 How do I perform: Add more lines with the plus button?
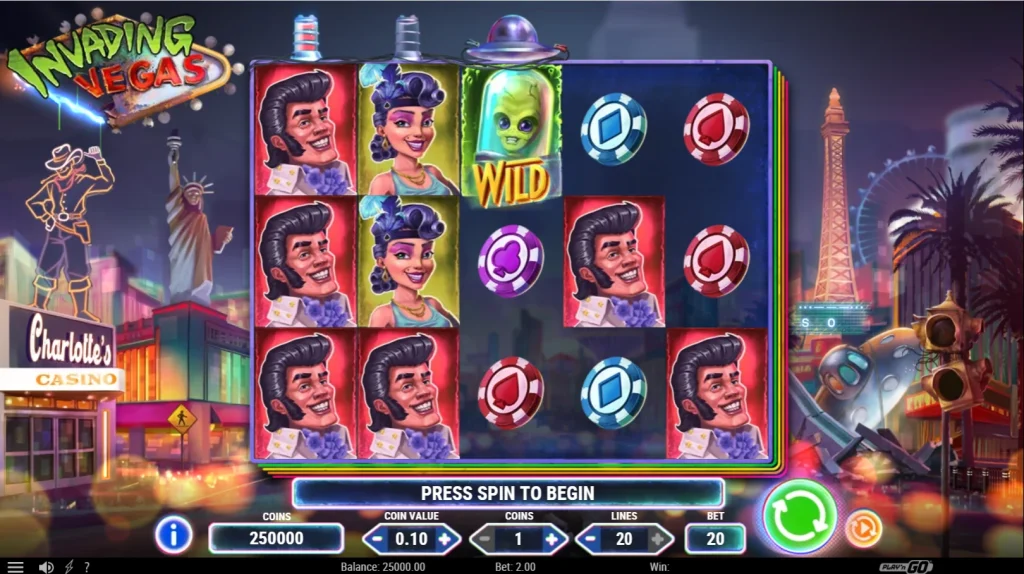point(659,539)
